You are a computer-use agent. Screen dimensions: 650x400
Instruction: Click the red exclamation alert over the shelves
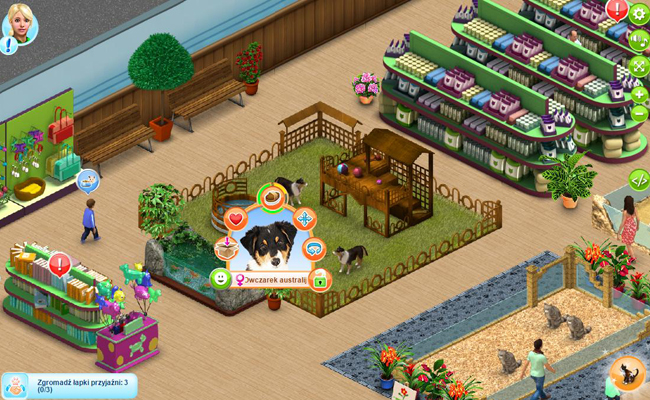tap(617, 10)
